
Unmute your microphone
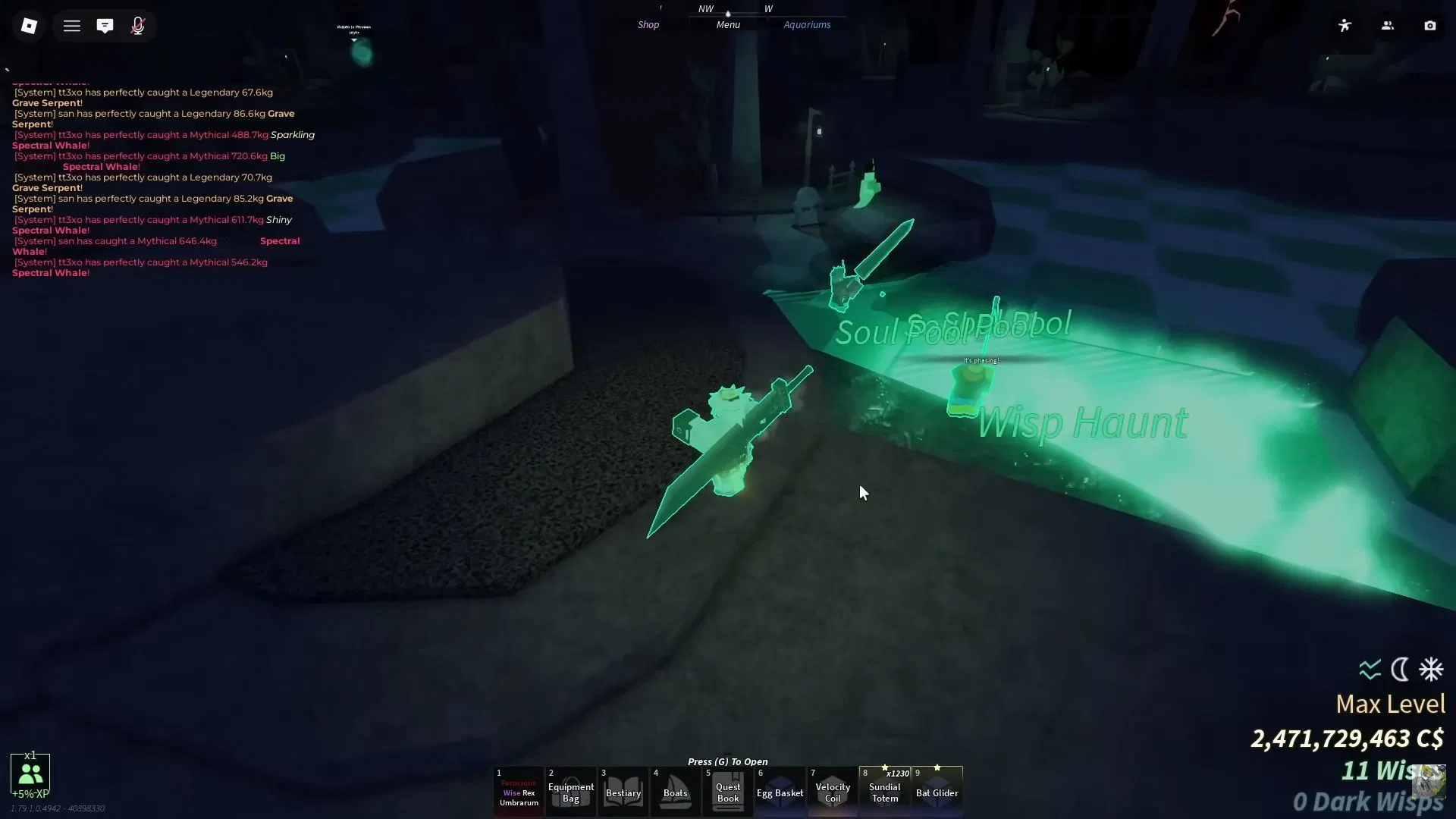coord(137,25)
